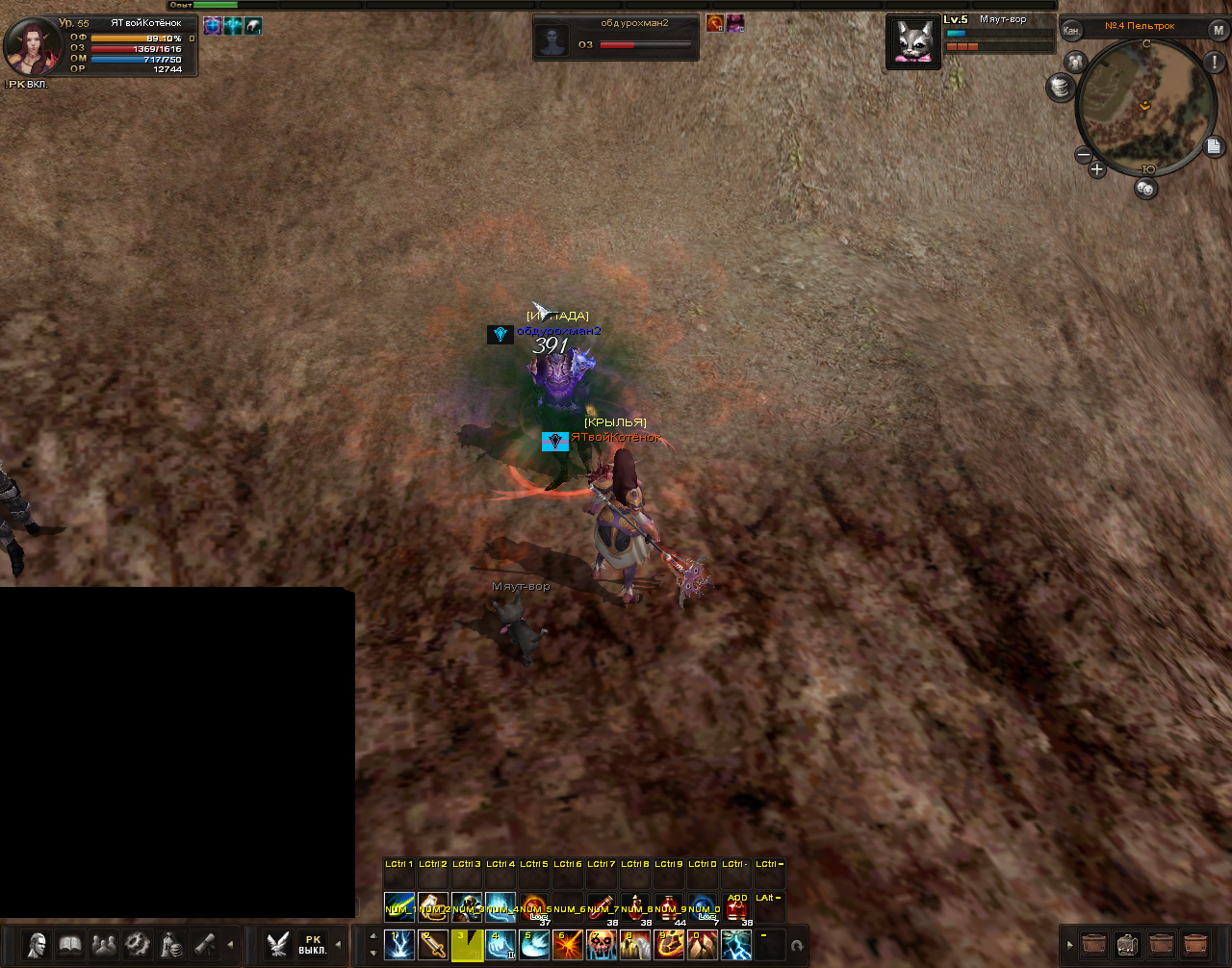Activate the skull skill in slot 7
The width and height of the screenshot is (1232, 968).
coord(602,945)
